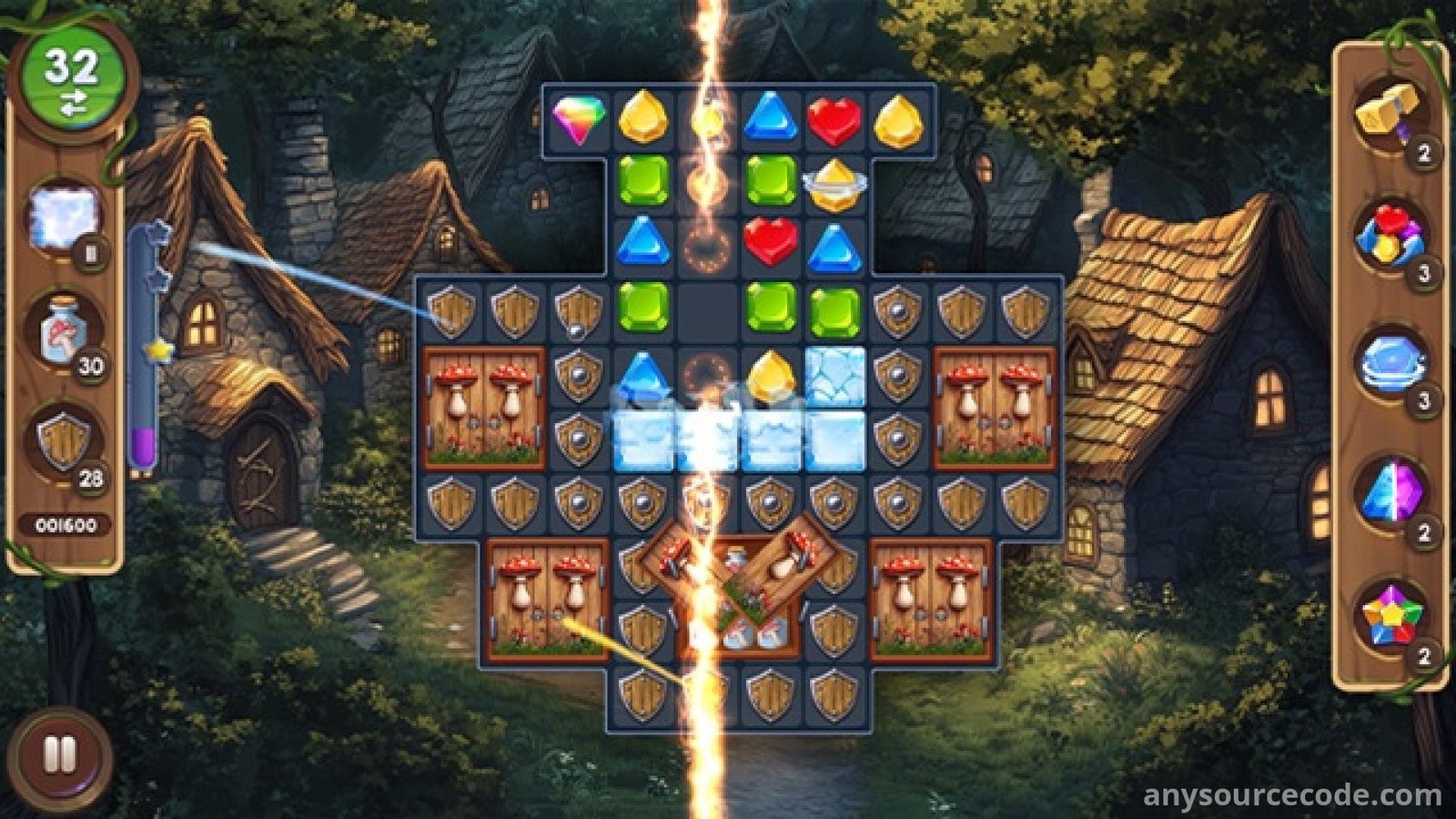Viewport: 1456px width, 819px height.
Task: Pick the yellow gem beside the cracked ice
Action: point(771,375)
